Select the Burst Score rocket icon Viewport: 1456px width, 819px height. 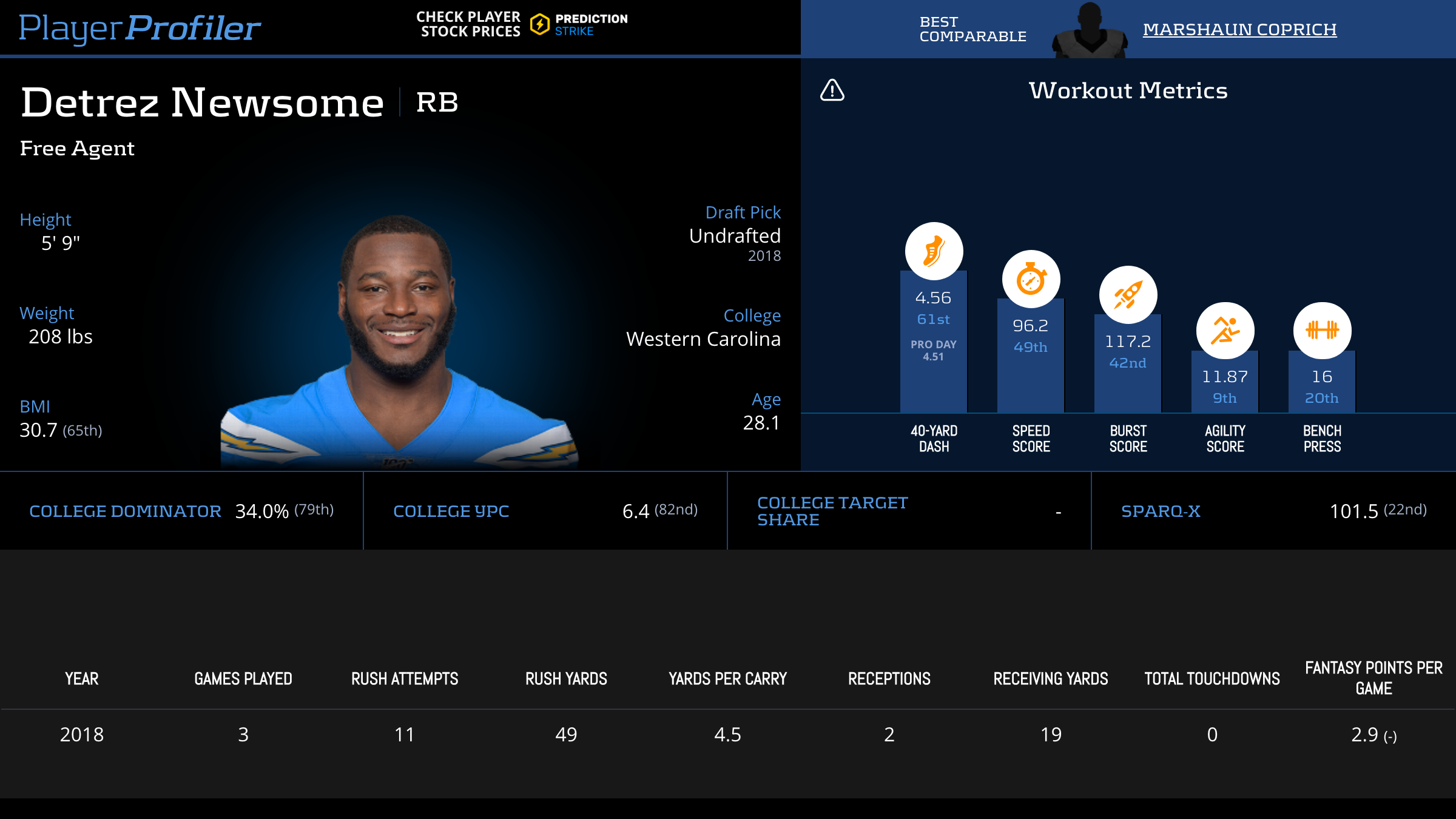(1128, 295)
